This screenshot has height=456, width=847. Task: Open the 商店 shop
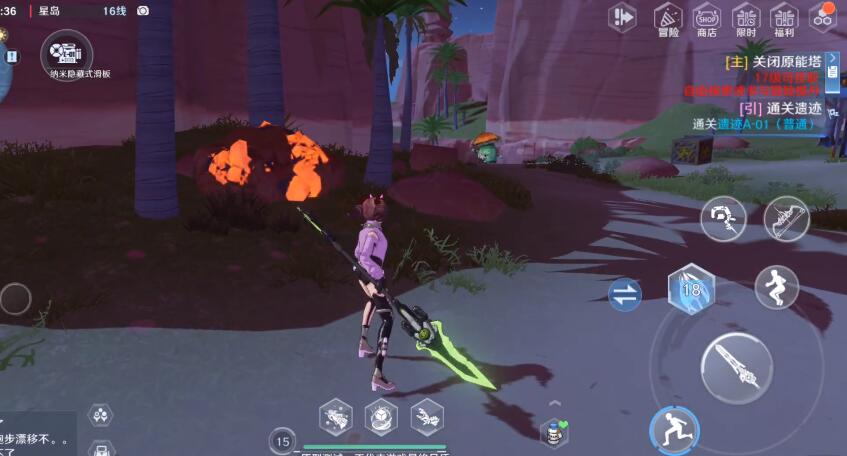pos(707,19)
